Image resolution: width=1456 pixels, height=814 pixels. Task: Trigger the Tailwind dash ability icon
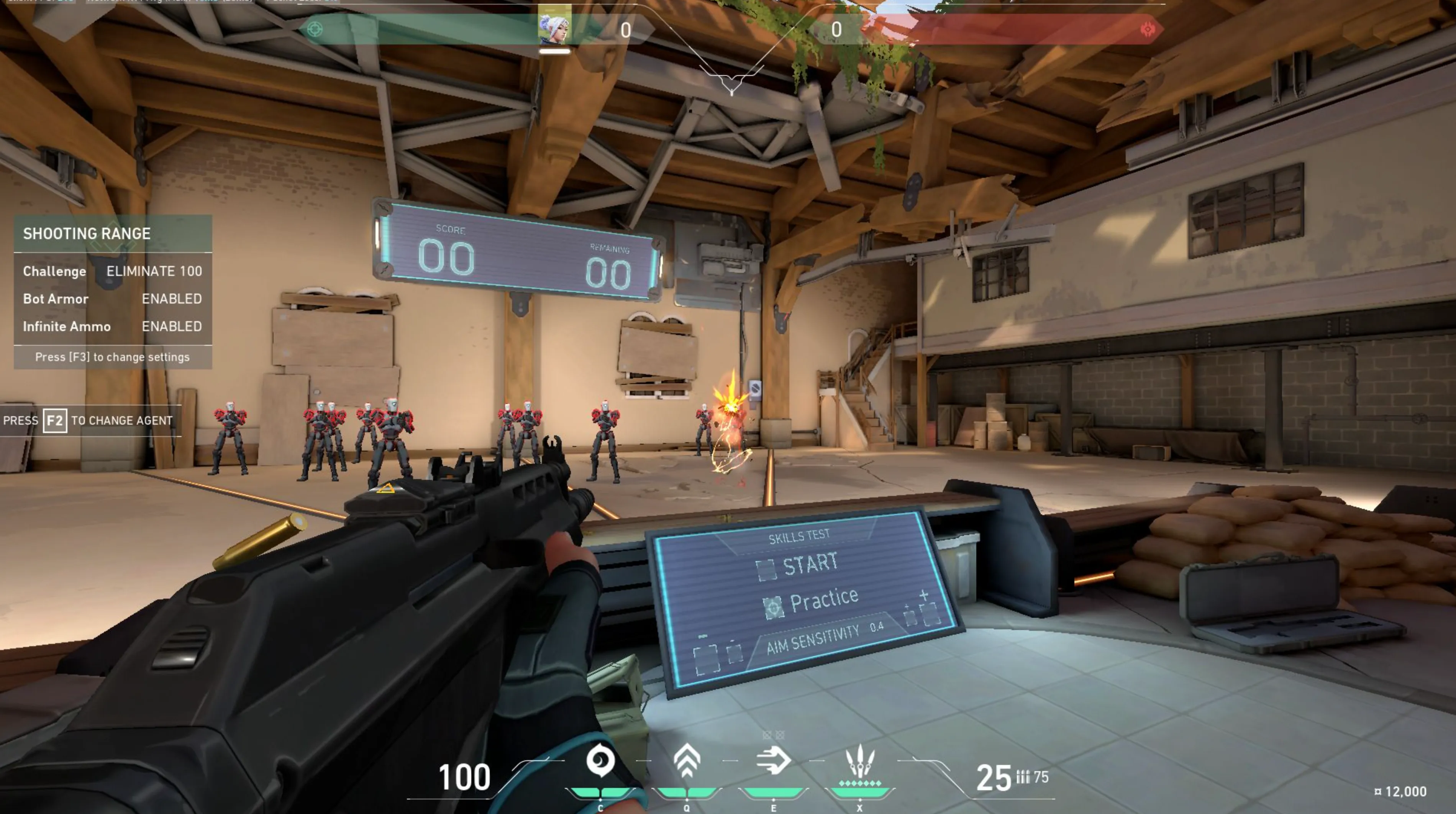[773, 761]
